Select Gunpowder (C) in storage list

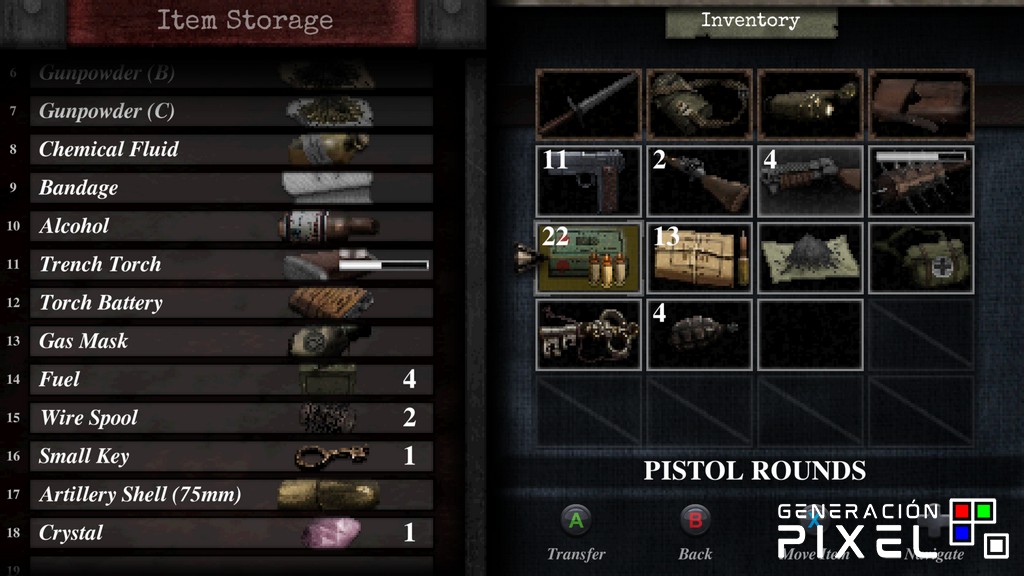click(230, 111)
